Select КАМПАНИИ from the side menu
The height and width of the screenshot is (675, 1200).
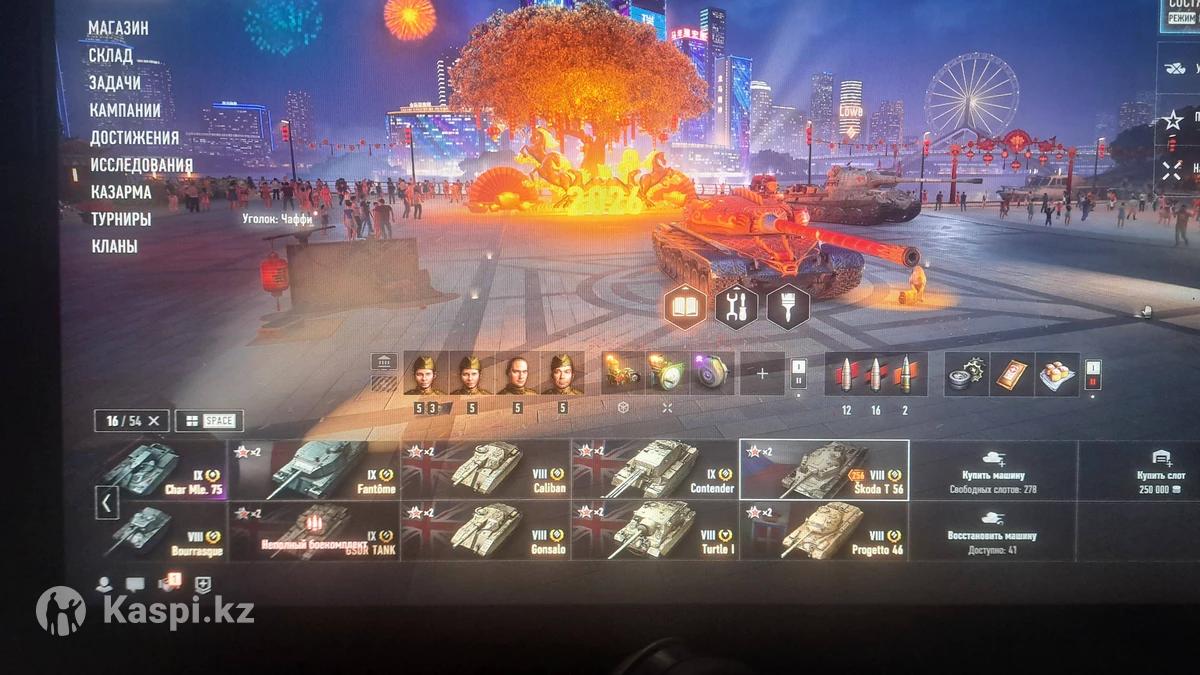pyautogui.click(x=125, y=110)
